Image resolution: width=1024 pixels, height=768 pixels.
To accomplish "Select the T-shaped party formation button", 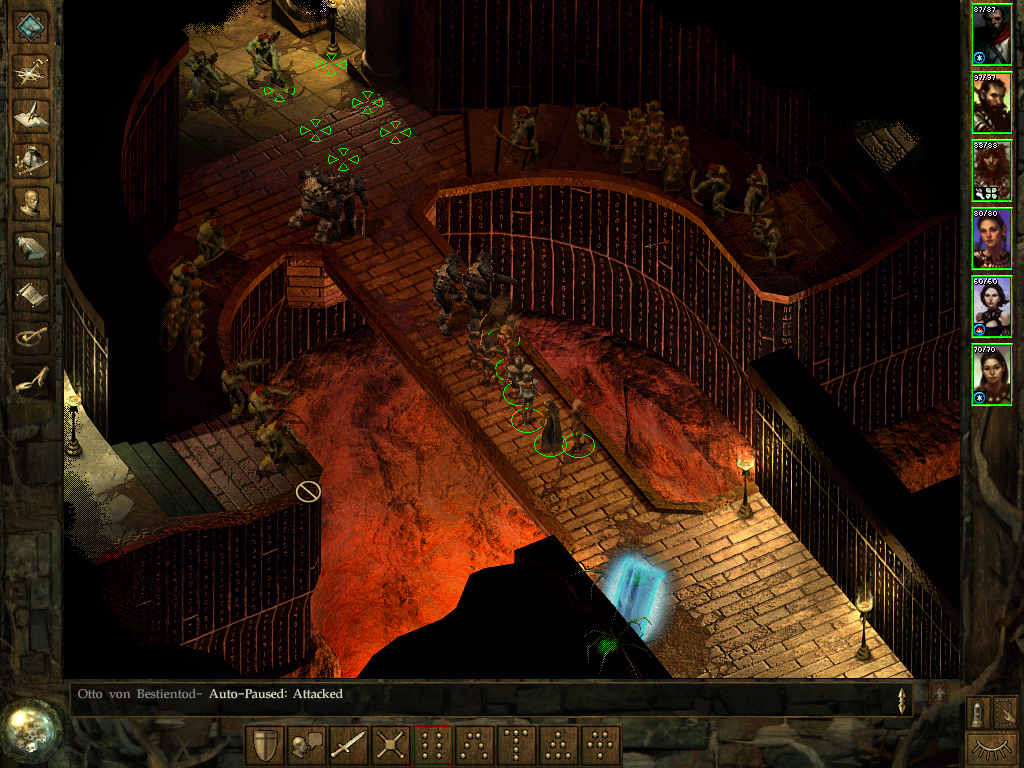I will click(517, 746).
